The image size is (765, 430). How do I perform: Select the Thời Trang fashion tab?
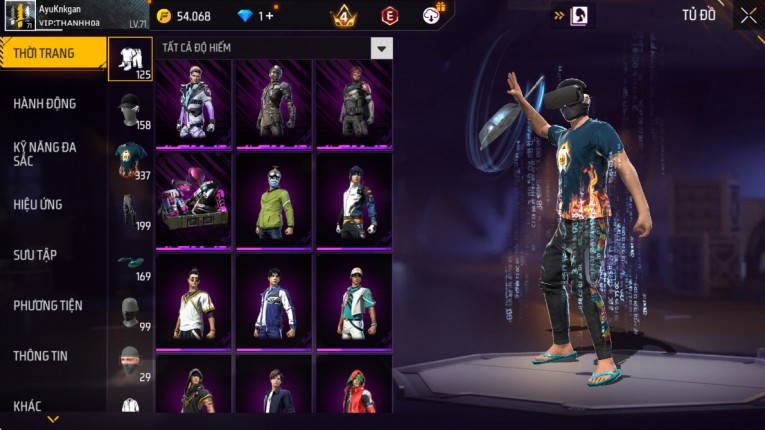(44, 53)
